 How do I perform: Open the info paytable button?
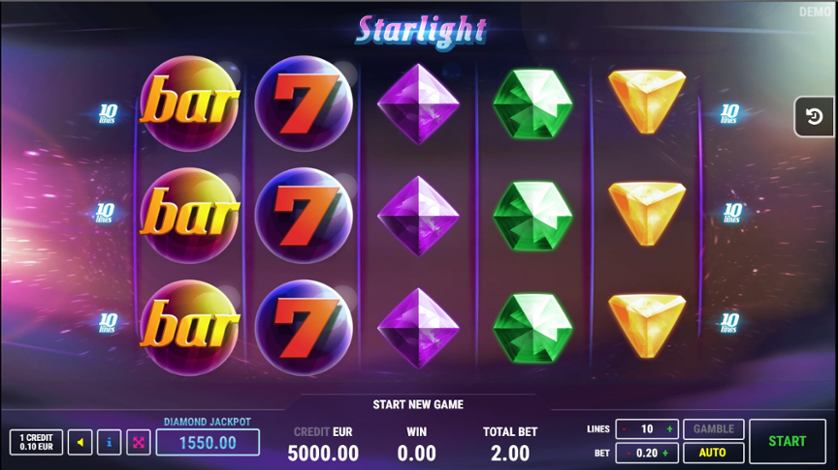click(110, 441)
